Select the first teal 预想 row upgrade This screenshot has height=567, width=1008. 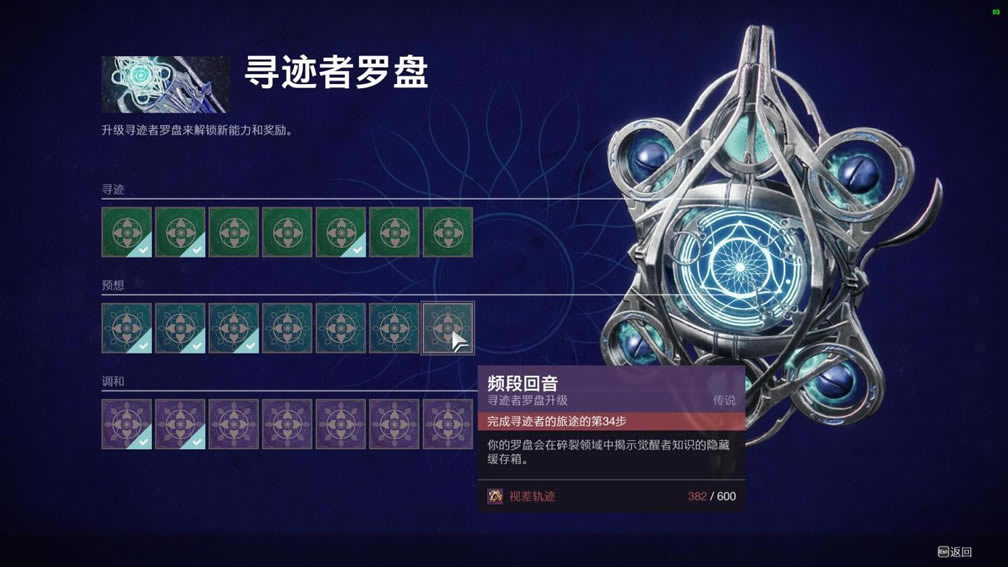pos(127,328)
